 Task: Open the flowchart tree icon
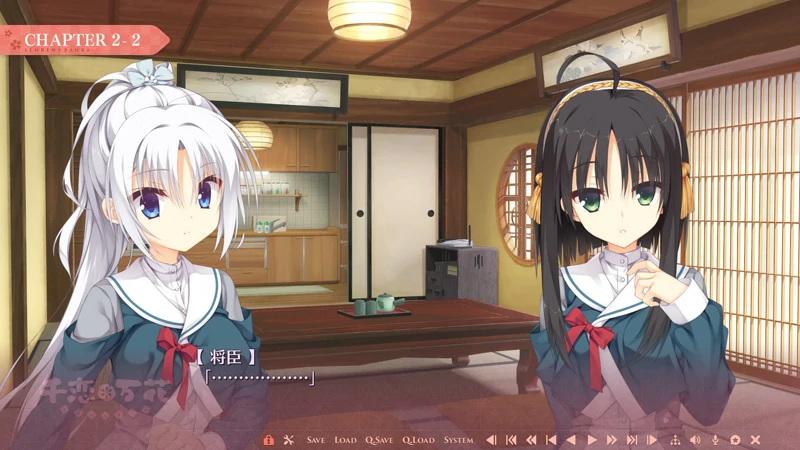[x=674, y=440]
